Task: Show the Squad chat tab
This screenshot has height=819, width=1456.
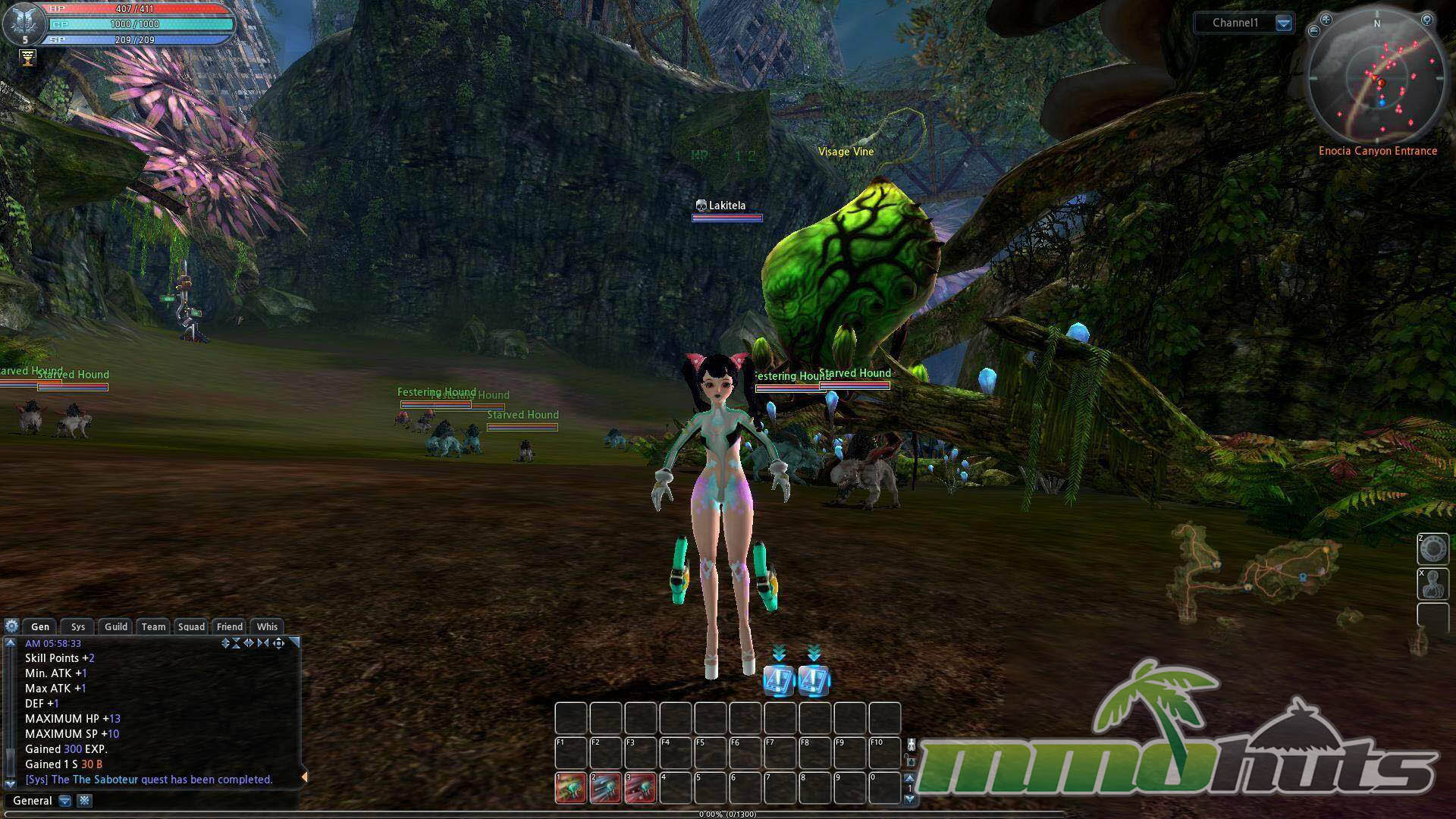Action: pyautogui.click(x=191, y=626)
